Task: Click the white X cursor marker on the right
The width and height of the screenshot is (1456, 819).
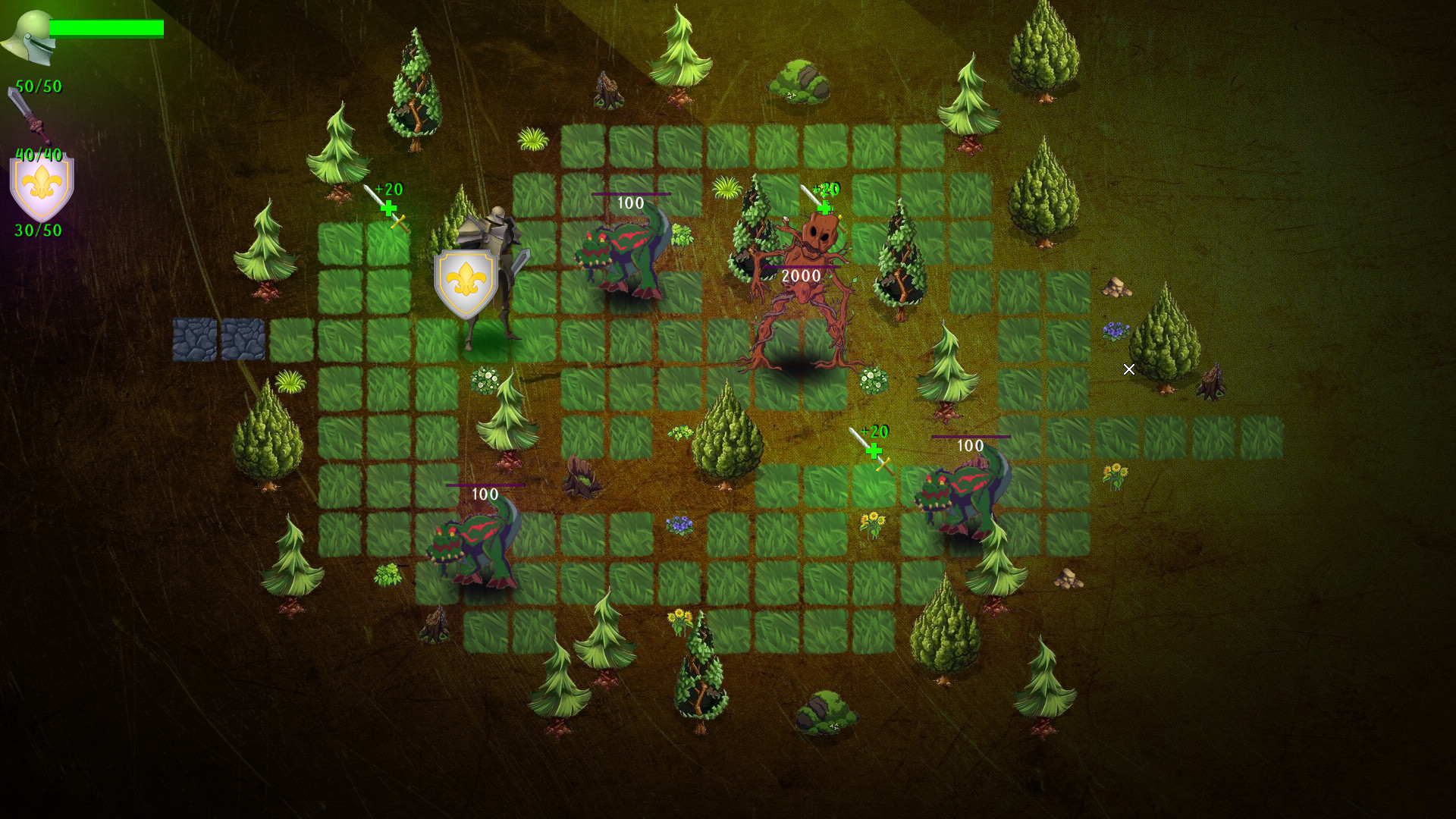Action: click(x=1129, y=370)
